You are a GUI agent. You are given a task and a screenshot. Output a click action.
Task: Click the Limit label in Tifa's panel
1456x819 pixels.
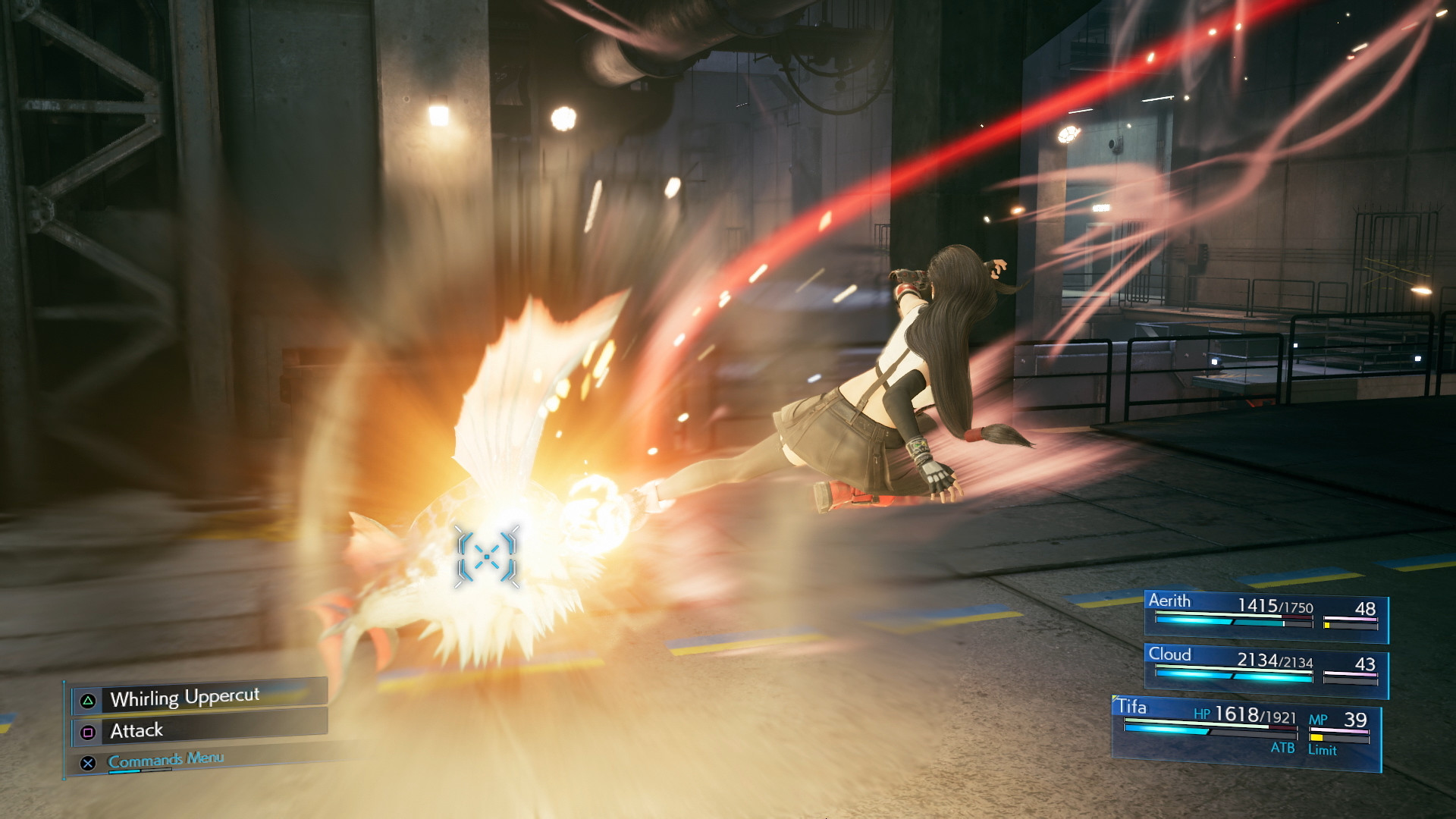pyautogui.click(x=1323, y=750)
